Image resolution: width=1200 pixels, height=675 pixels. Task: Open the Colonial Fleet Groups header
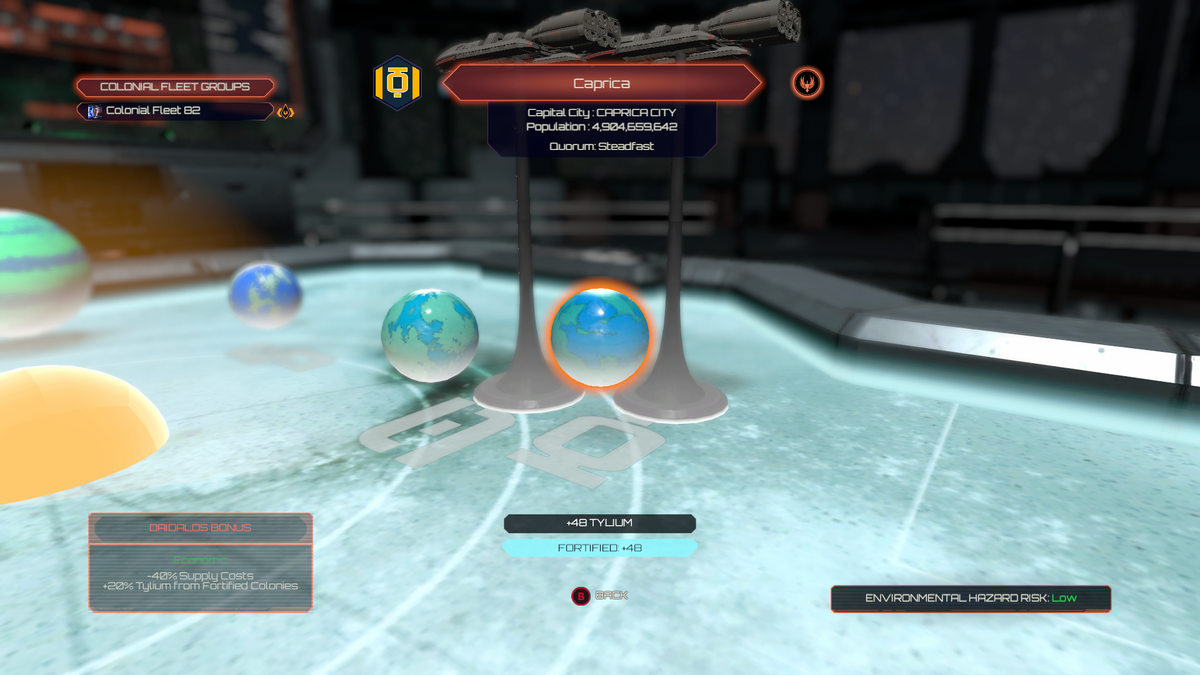click(x=175, y=87)
